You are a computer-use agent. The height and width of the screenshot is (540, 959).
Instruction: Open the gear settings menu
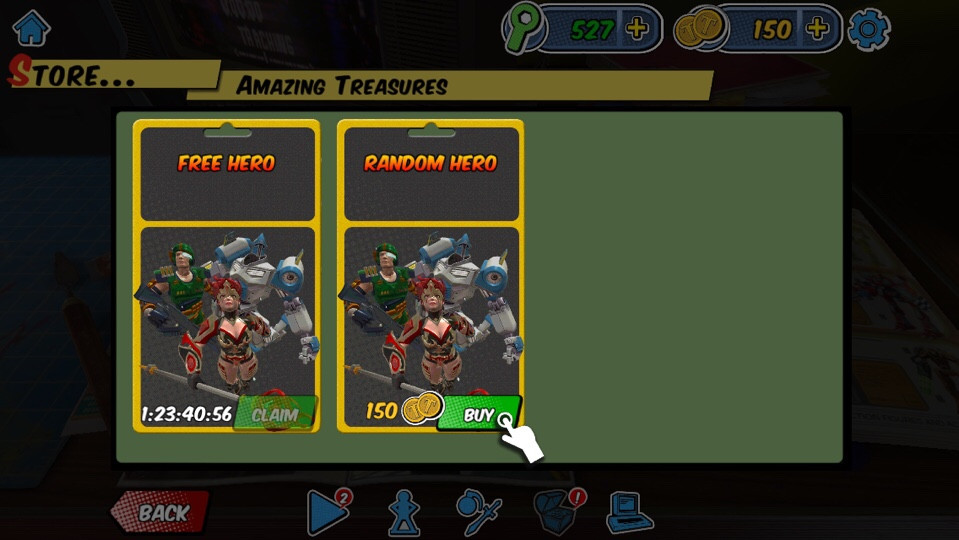pos(868,30)
